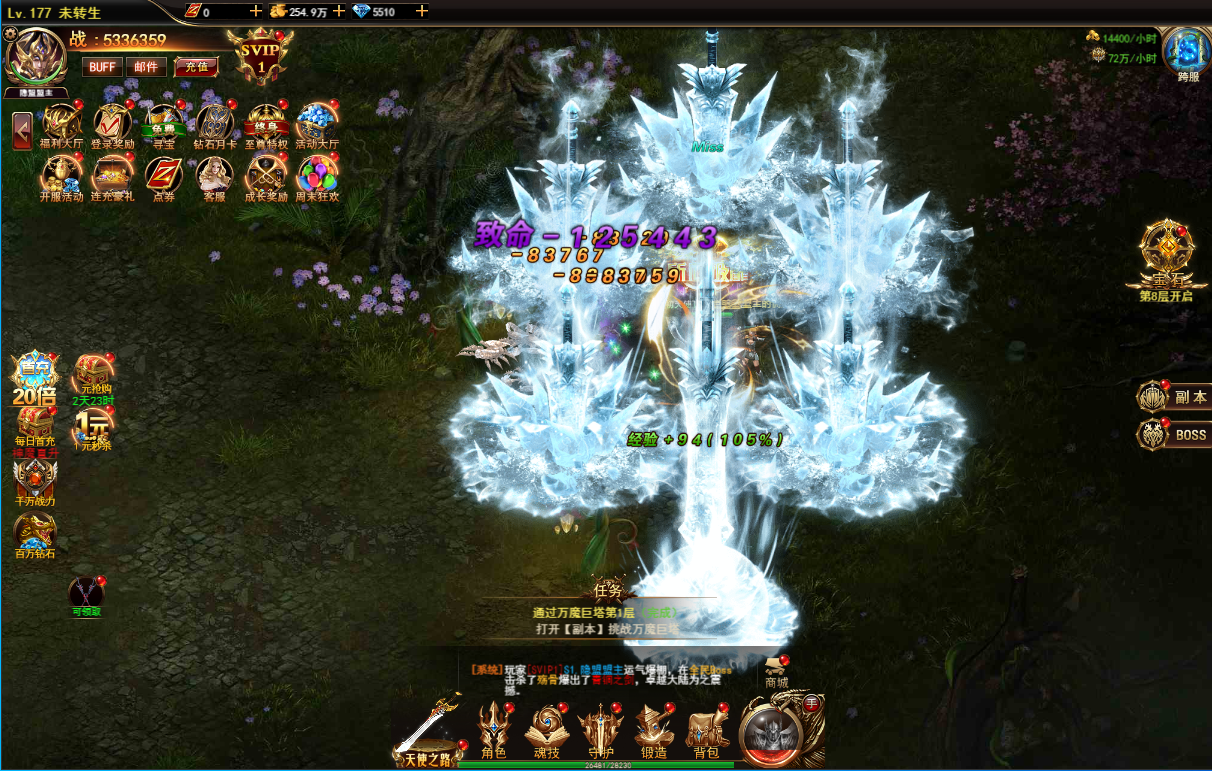Open the 福利大厅 welfare hall icon
The width and height of the screenshot is (1212, 771).
click(x=61, y=125)
